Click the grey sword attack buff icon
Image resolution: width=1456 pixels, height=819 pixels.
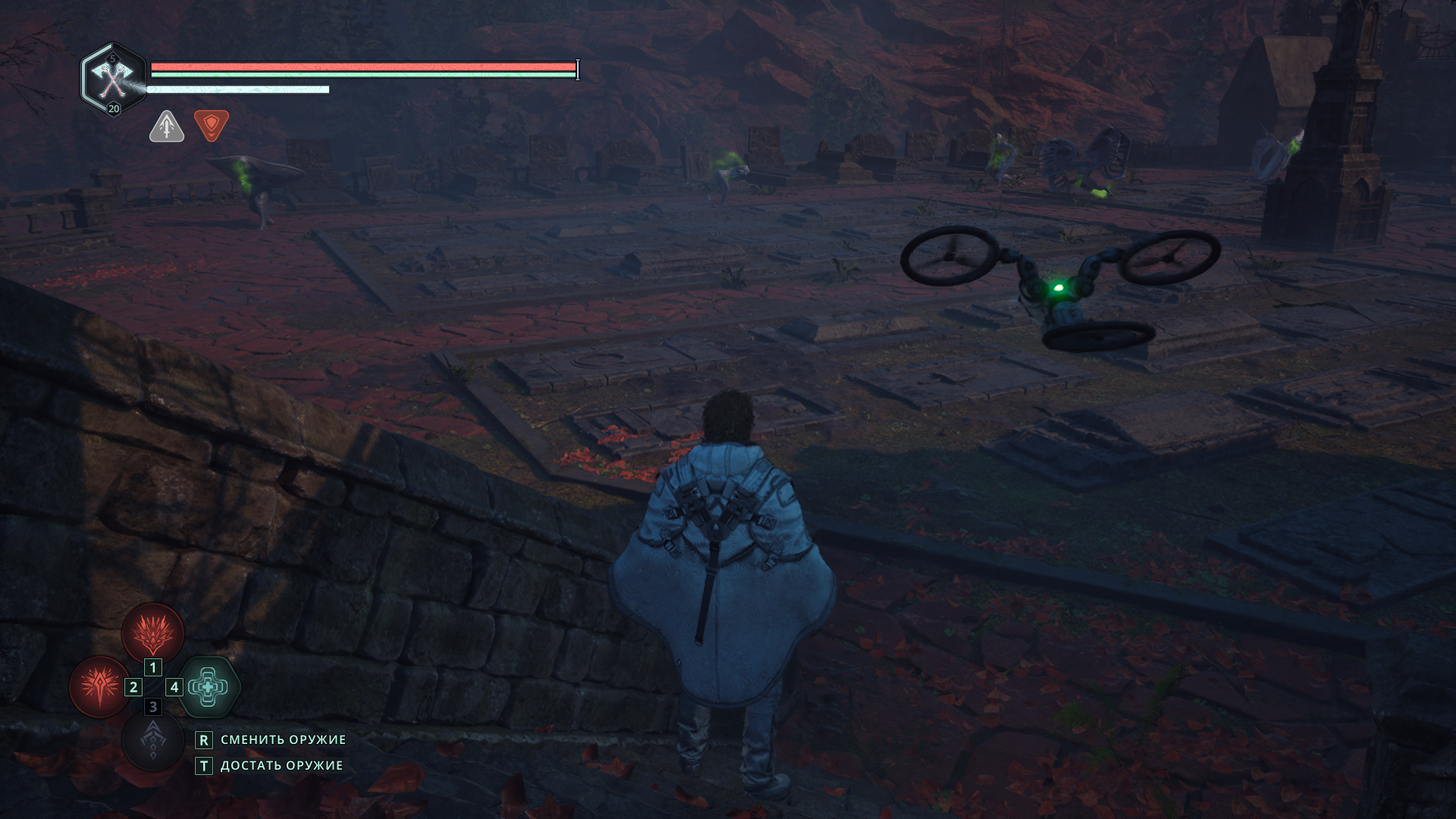(167, 126)
